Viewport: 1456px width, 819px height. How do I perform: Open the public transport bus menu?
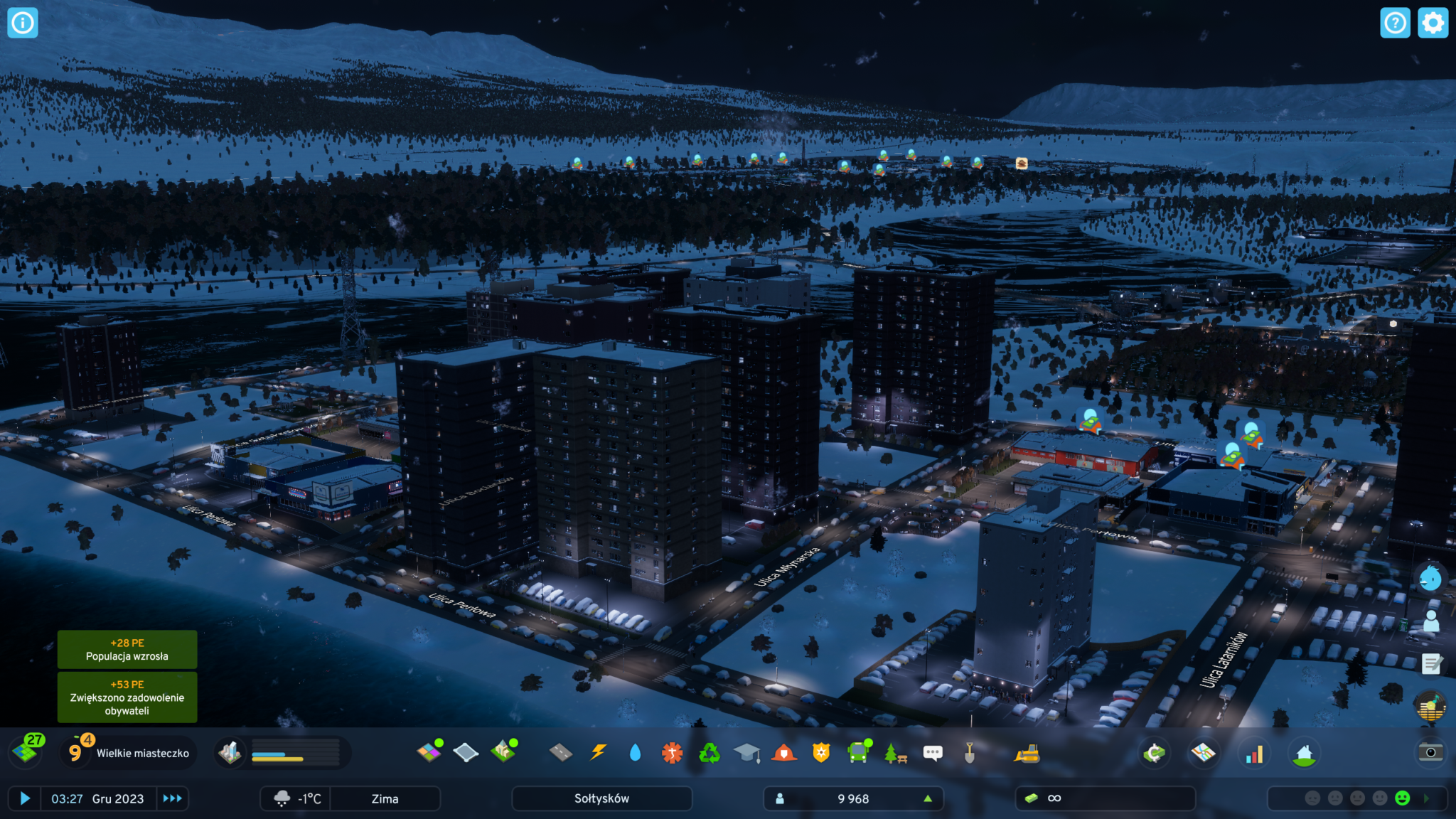point(858,752)
